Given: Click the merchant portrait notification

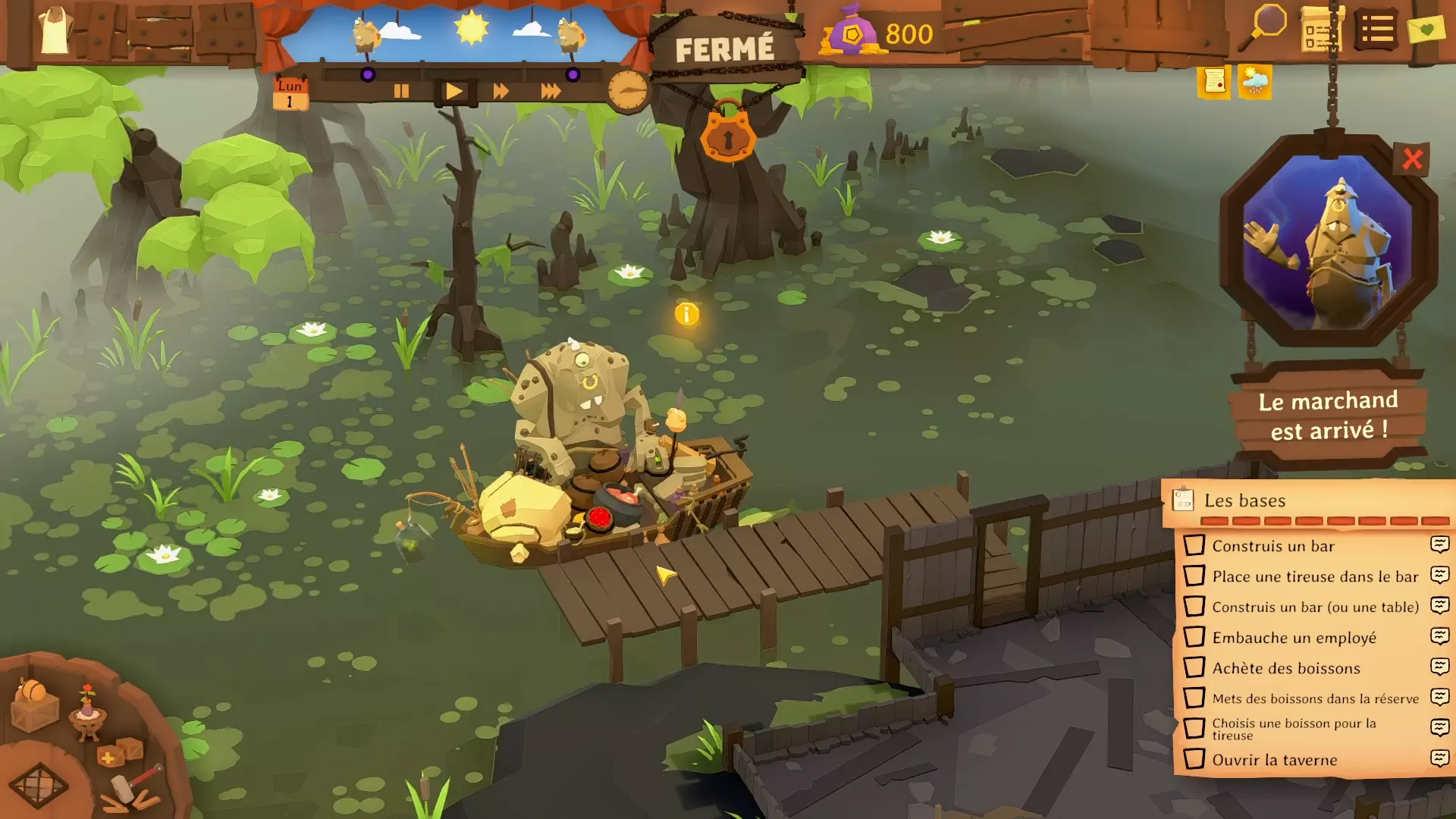Looking at the screenshot, I should tap(1328, 241).
